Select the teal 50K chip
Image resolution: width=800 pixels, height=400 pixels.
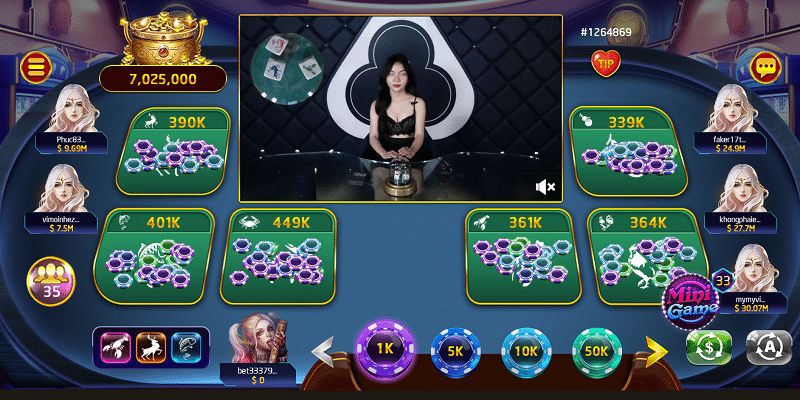click(597, 351)
